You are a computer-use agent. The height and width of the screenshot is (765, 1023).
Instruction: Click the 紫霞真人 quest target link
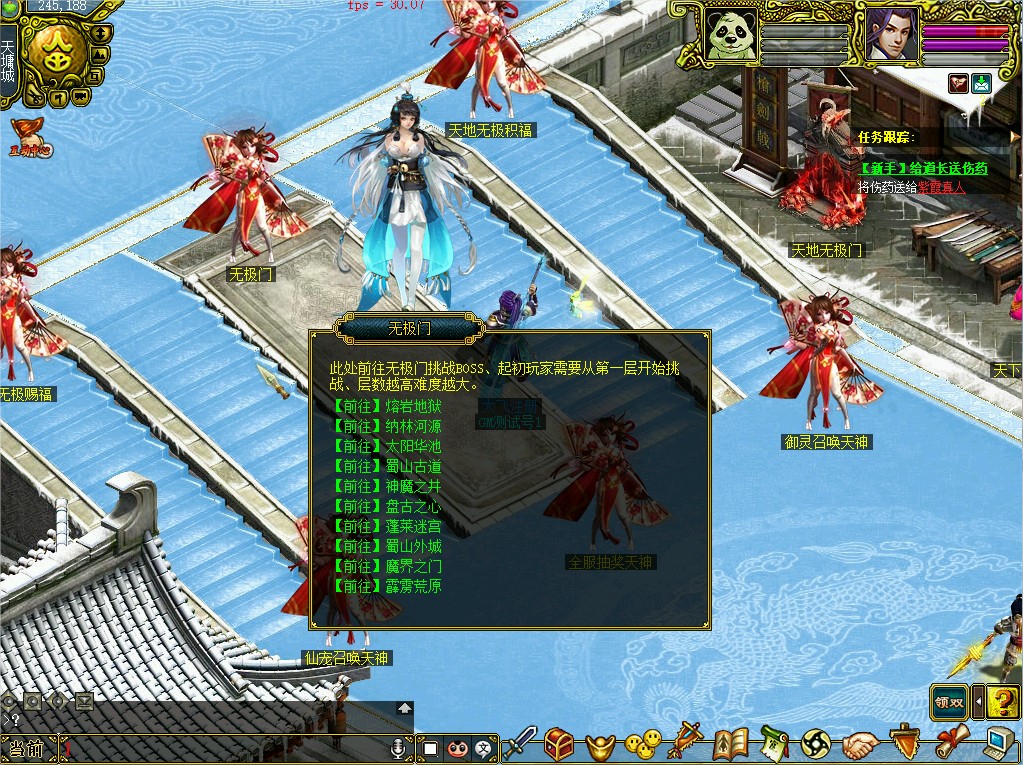(942, 187)
